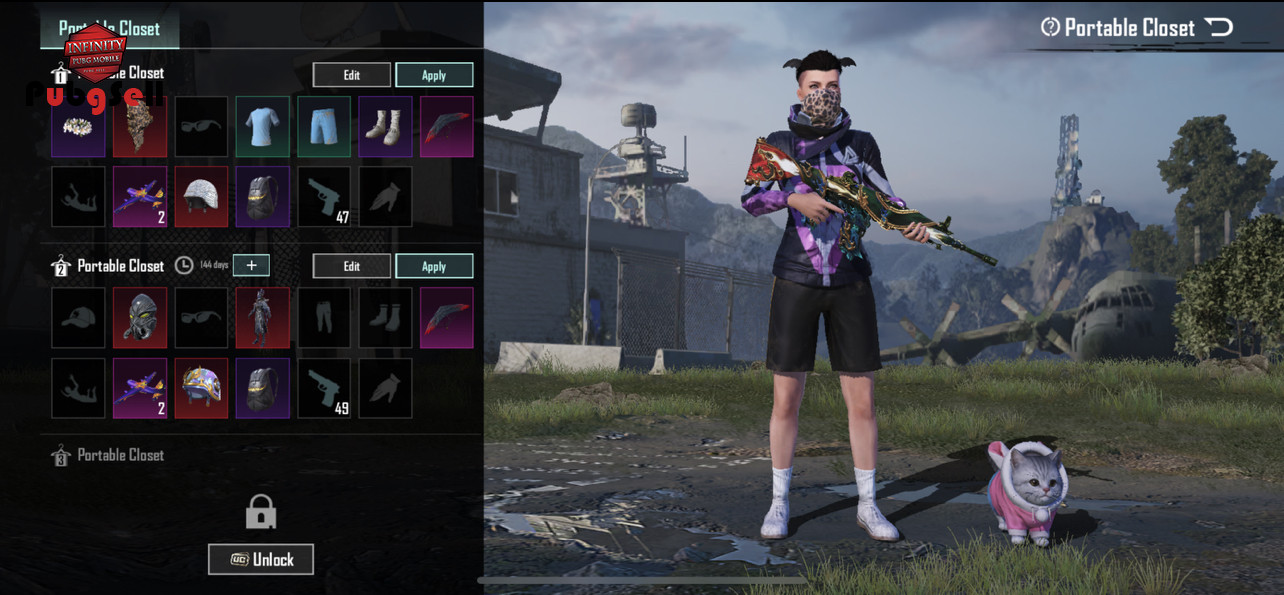Extend closet duration with the plus button
The width and height of the screenshot is (1284, 595).
pyautogui.click(x=251, y=265)
